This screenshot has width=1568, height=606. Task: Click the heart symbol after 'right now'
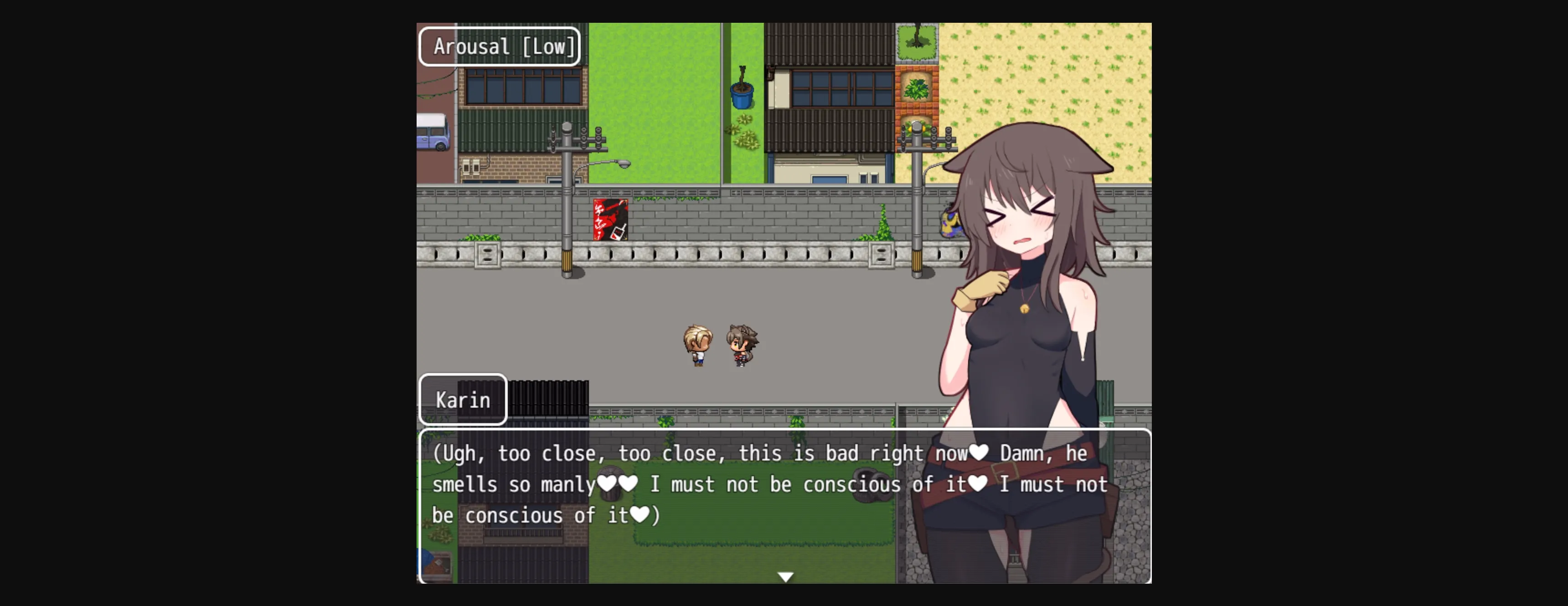click(979, 453)
